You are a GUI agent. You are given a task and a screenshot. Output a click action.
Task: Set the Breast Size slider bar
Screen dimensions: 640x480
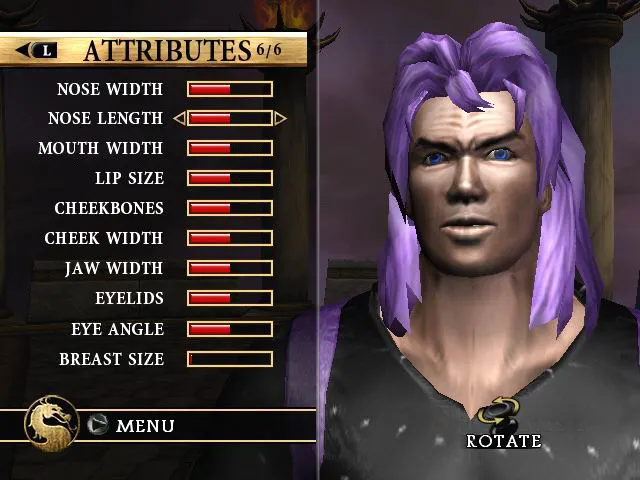[x=230, y=359]
